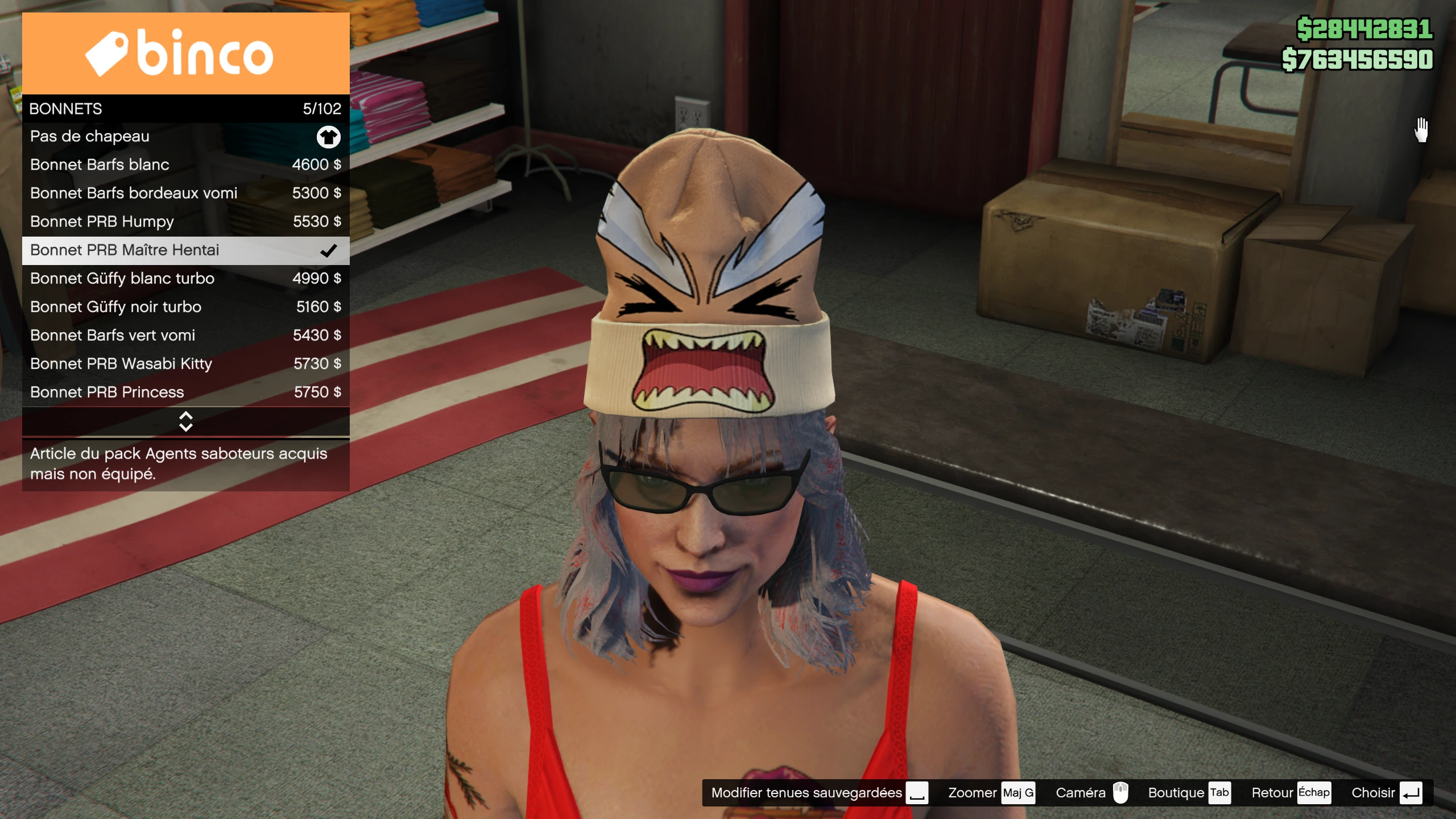Activate the Zoomer option
The width and height of the screenshot is (1456, 819).
[990, 793]
